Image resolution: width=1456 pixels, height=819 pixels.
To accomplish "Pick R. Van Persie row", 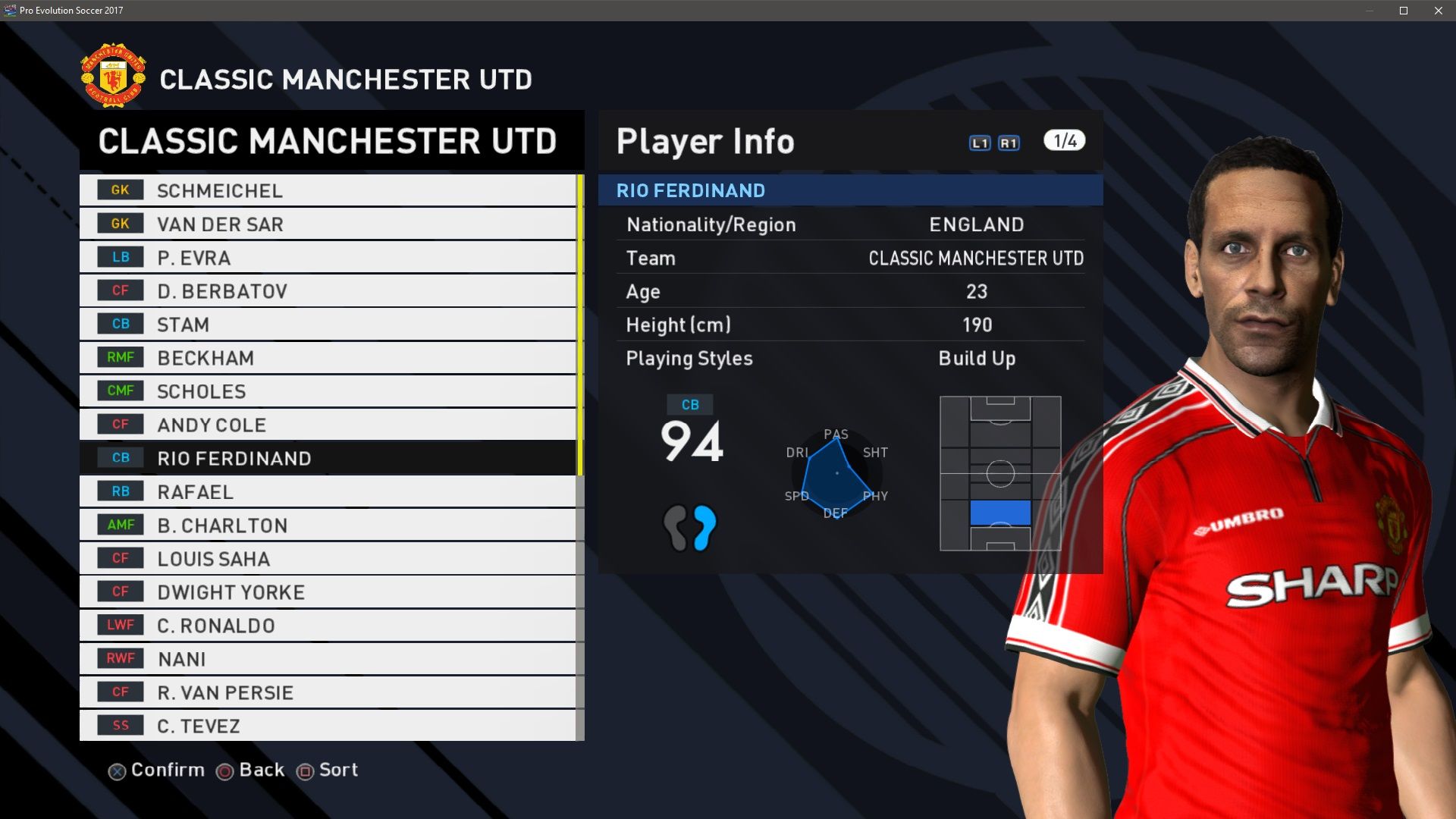I will point(328,692).
